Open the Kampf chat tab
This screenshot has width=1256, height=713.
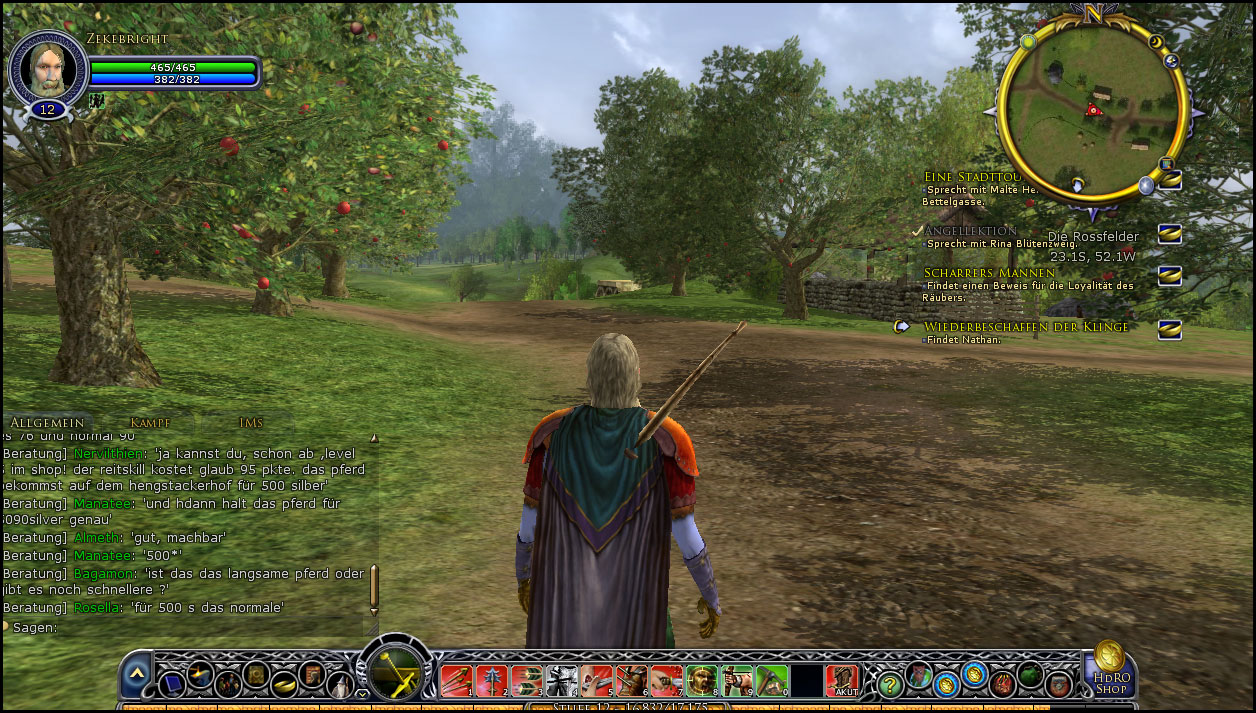coord(149,423)
